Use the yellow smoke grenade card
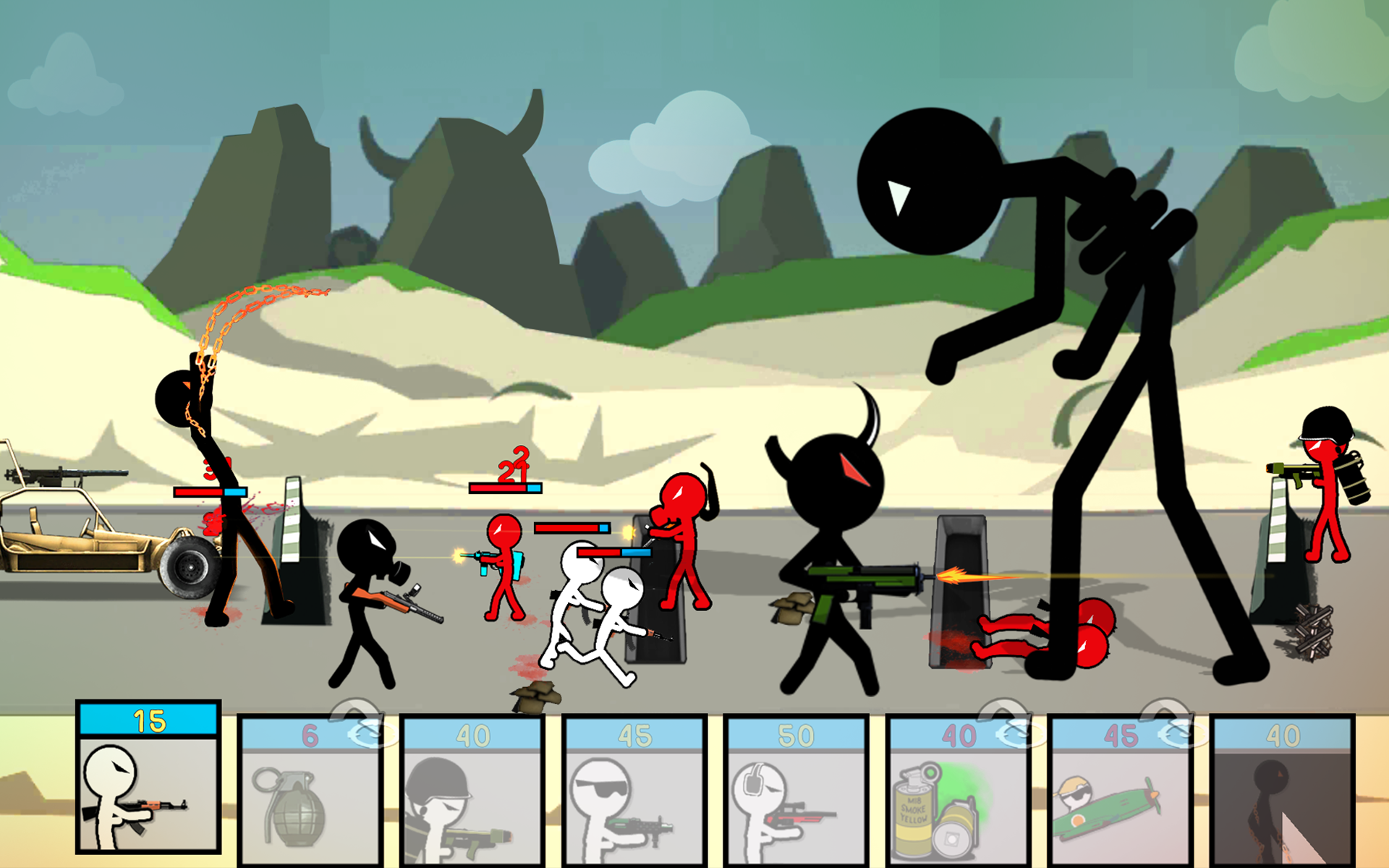Screen dimensions: 1389x868 click(x=958, y=790)
